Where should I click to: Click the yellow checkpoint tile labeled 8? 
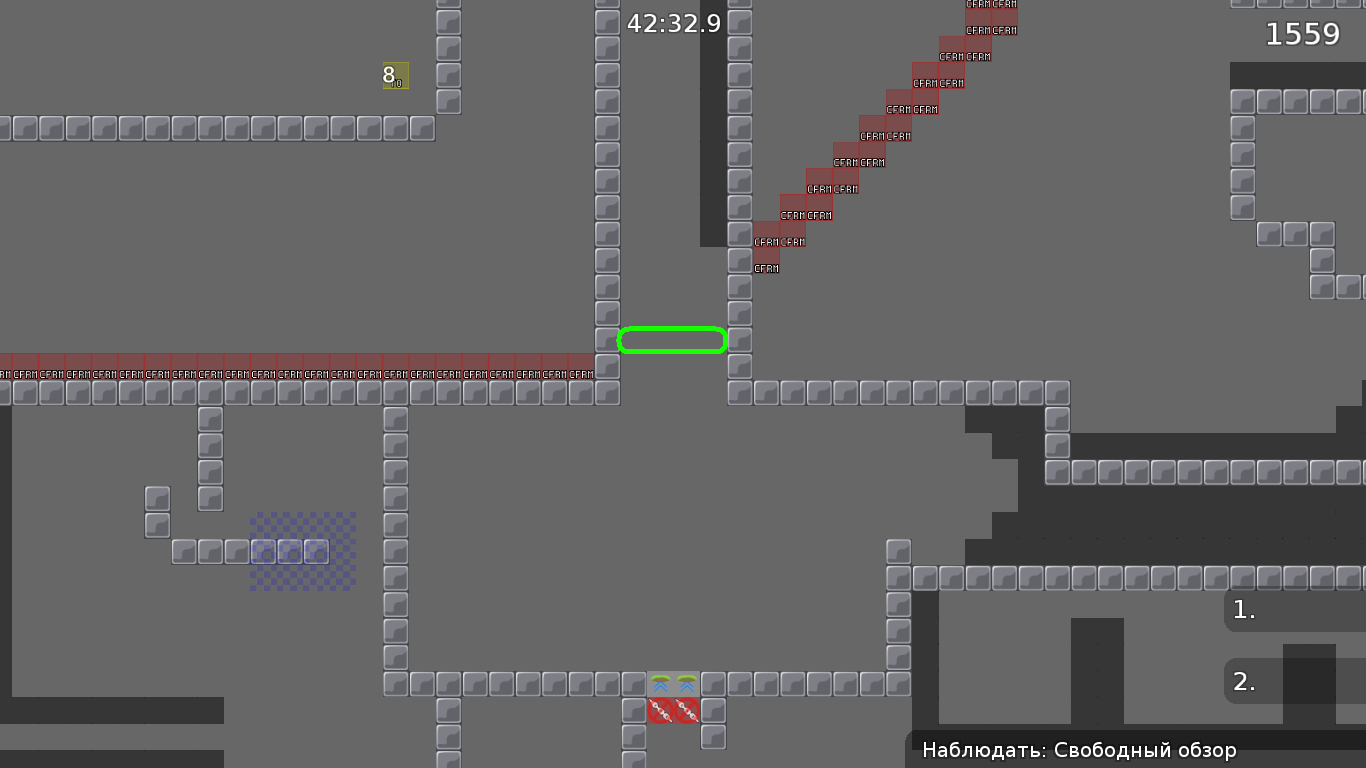[x=393, y=76]
